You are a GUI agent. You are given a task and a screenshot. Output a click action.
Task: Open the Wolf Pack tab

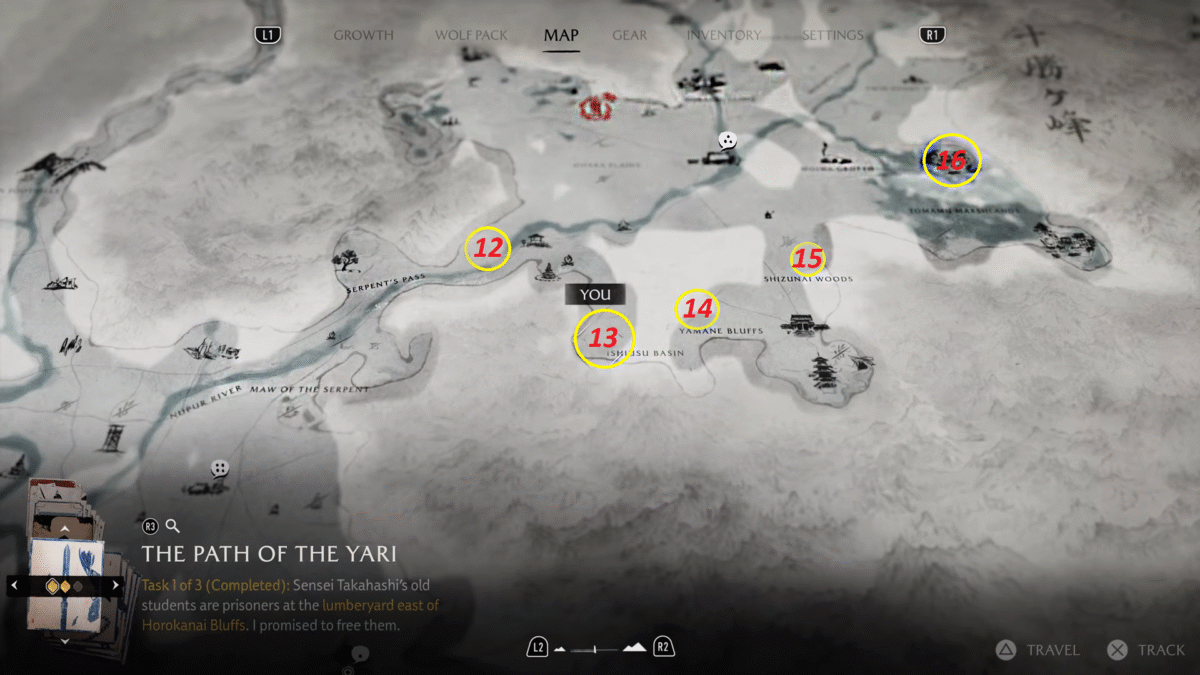471,35
